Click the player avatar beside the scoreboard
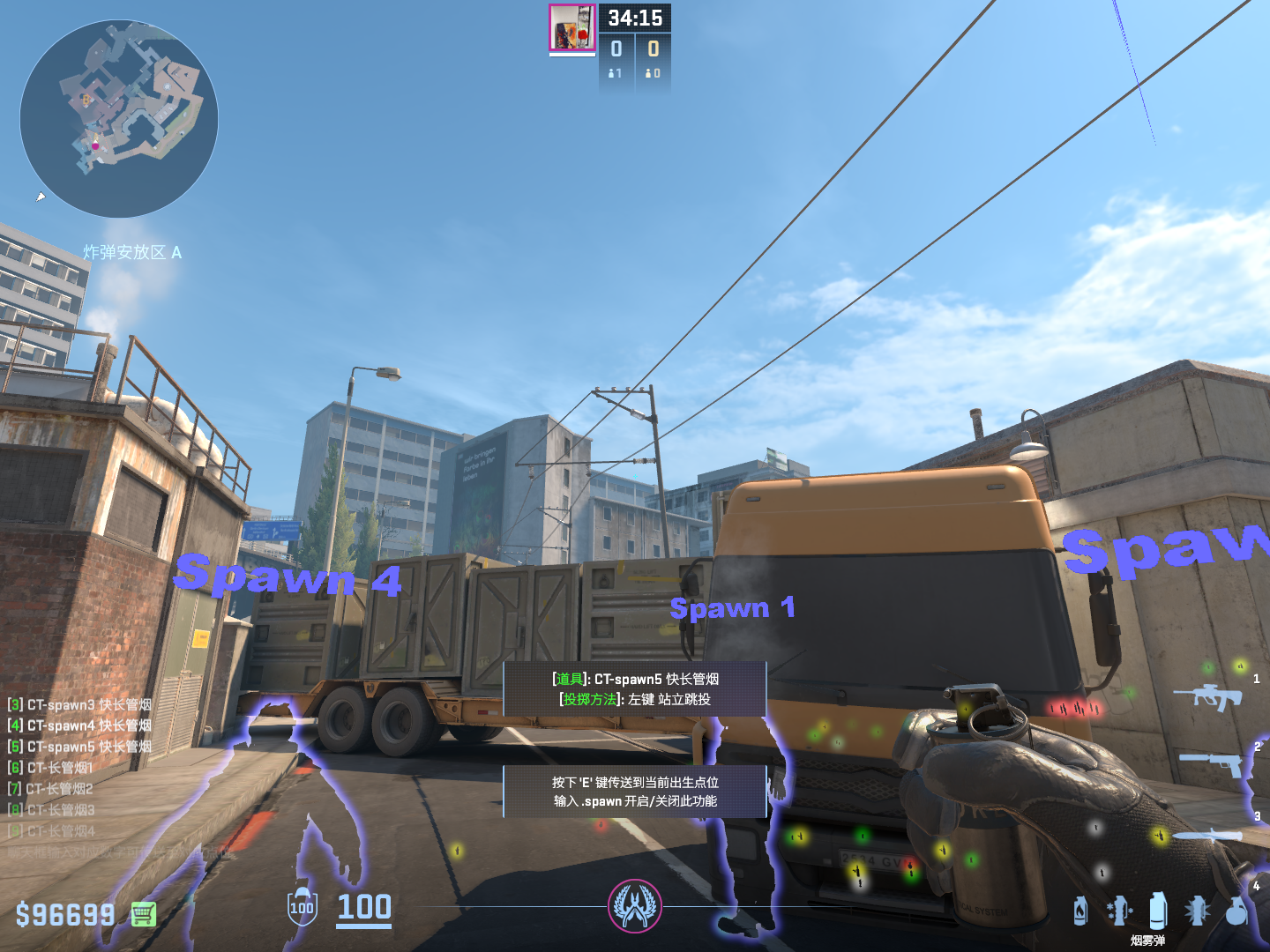This screenshot has height=952, width=1270. pos(572,27)
